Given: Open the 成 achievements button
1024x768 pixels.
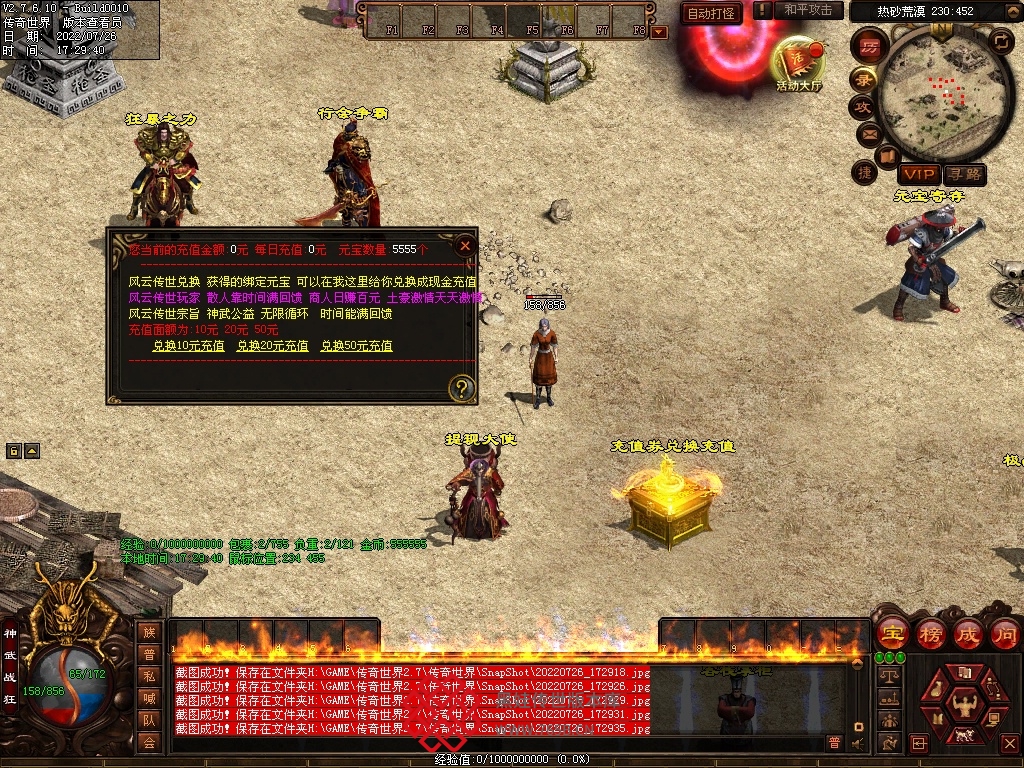Looking at the screenshot, I should (968, 634).
